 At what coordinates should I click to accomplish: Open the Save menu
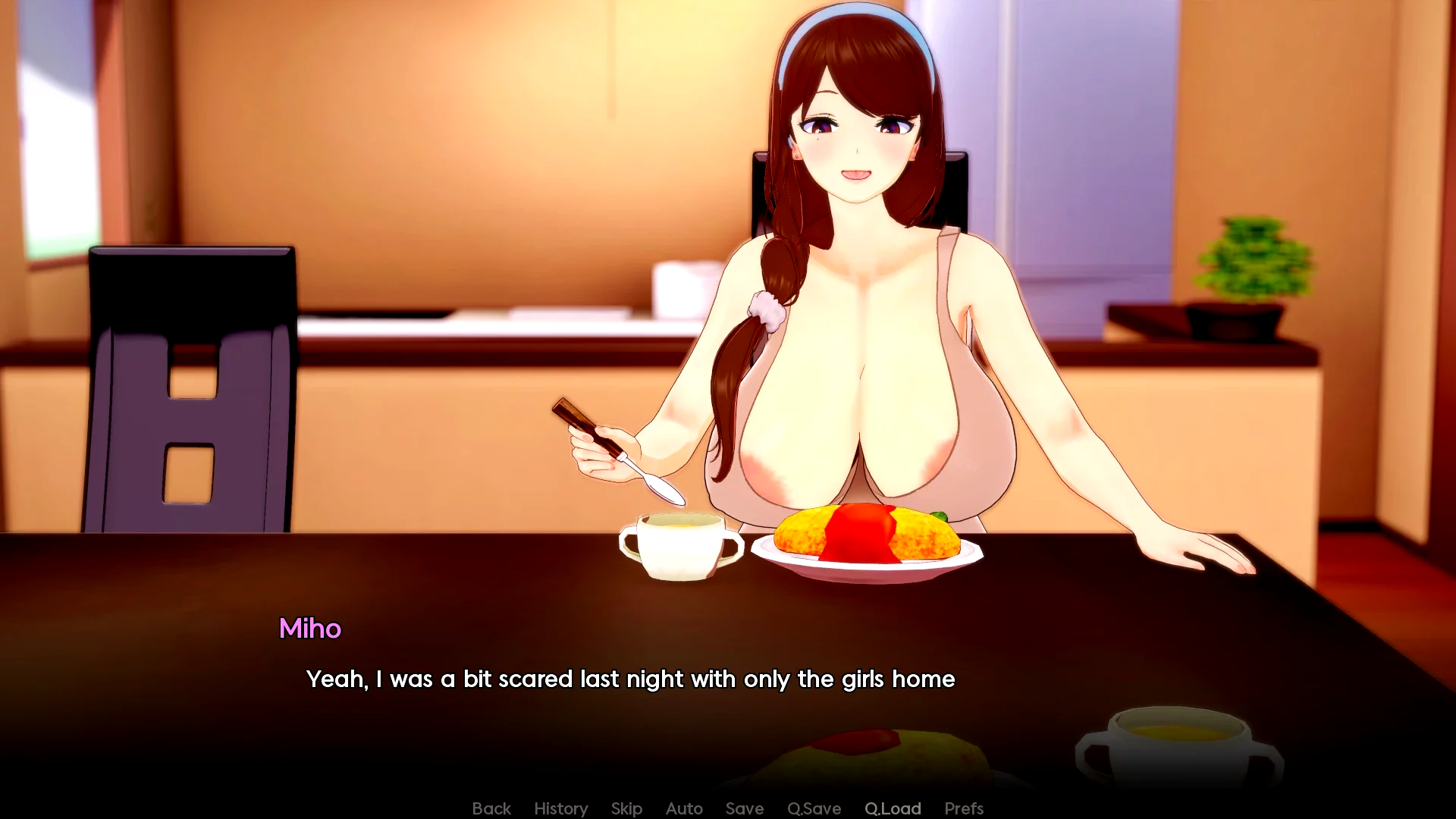coord(744,808)
